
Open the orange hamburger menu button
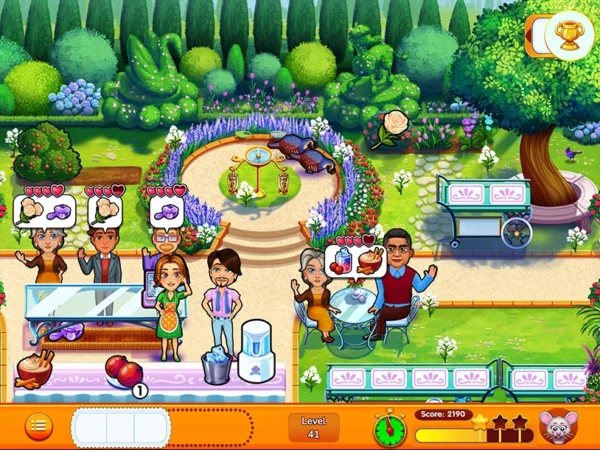(38, 425)
